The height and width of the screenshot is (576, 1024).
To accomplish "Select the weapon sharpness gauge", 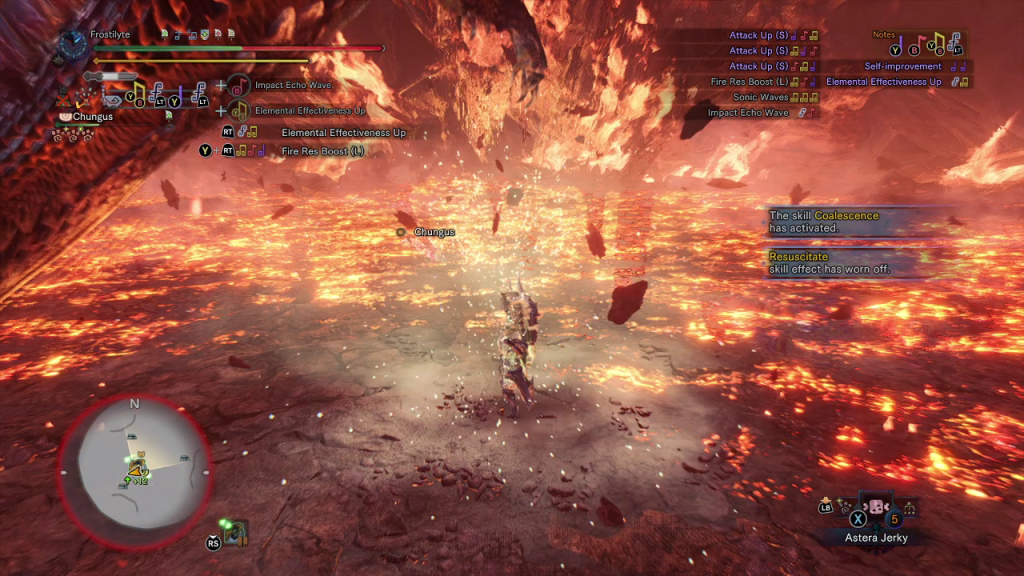I will pos(111,76).
